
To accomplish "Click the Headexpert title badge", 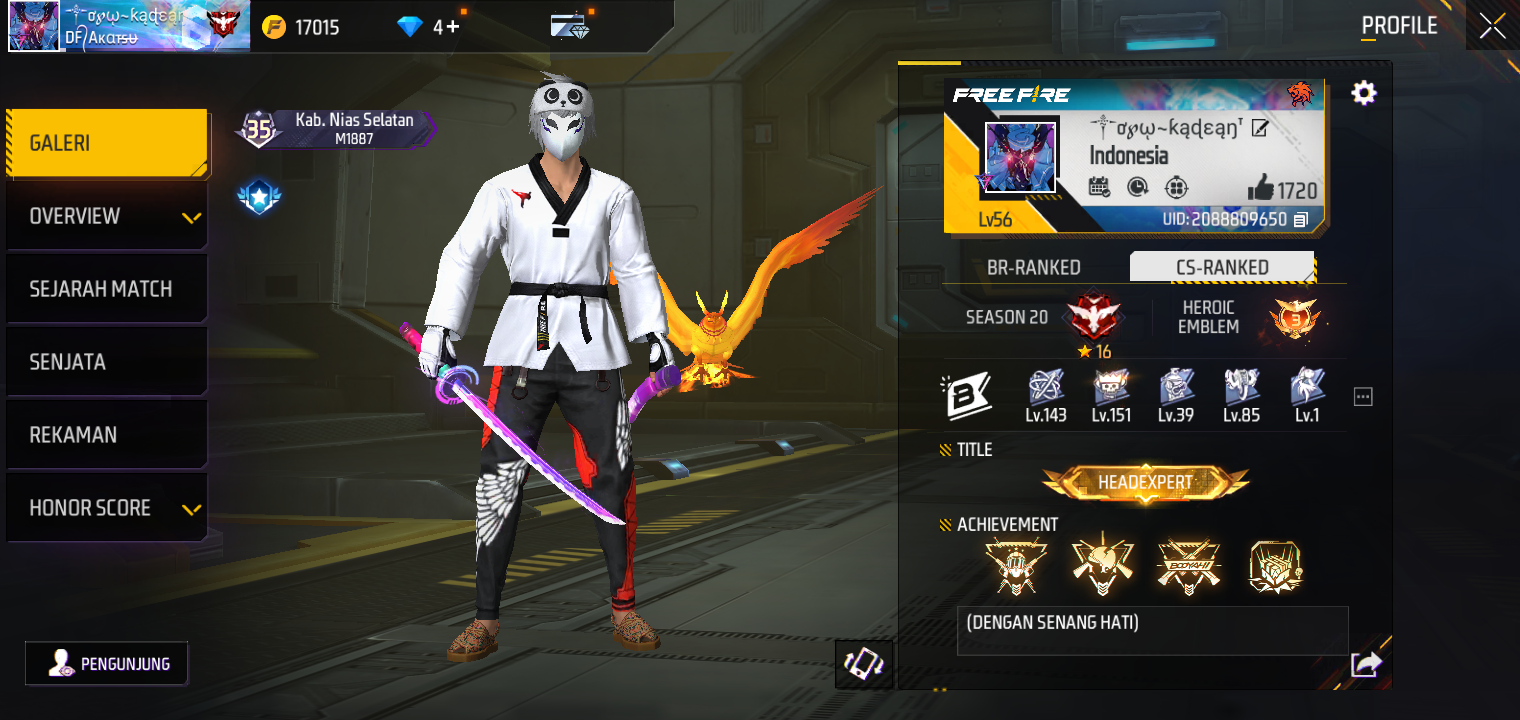I will click(x=1145, y=483).
